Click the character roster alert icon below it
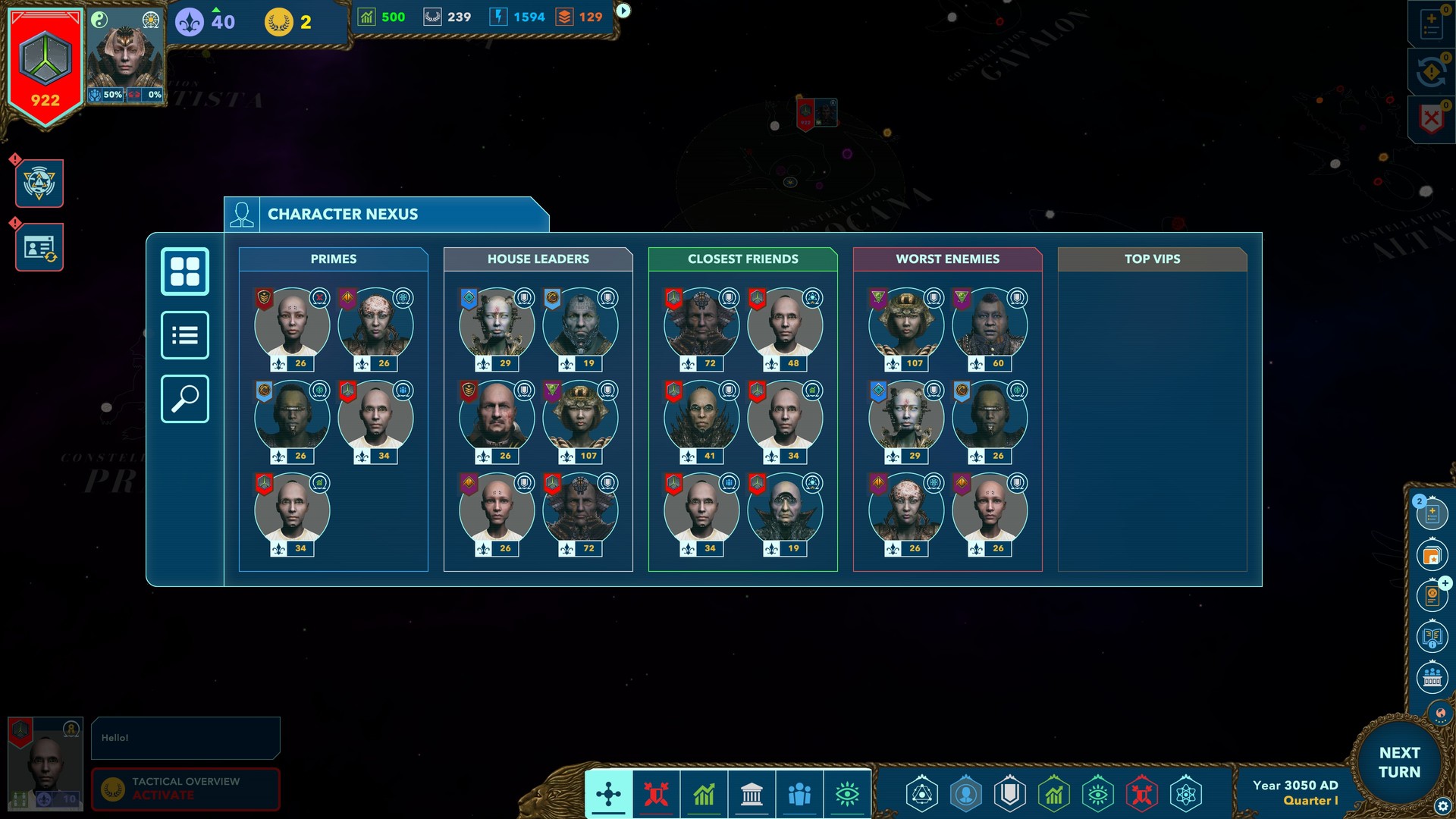1456x819 pixels. pyautogui.click(x=39, y=246)
